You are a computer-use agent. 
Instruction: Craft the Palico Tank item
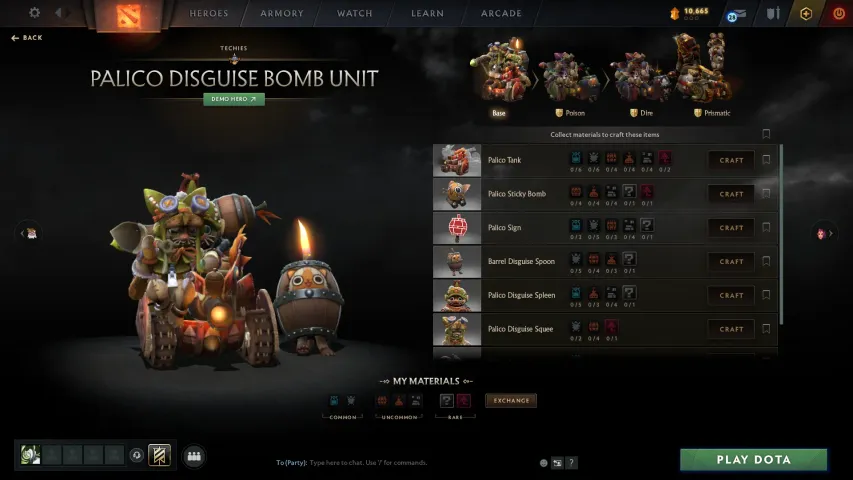tap(731, 160)
